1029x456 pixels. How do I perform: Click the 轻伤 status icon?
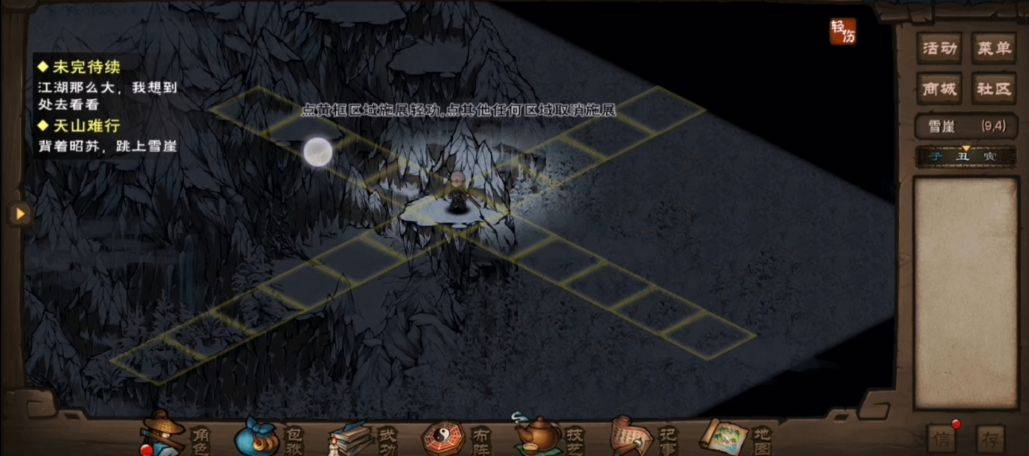[843, 32]
